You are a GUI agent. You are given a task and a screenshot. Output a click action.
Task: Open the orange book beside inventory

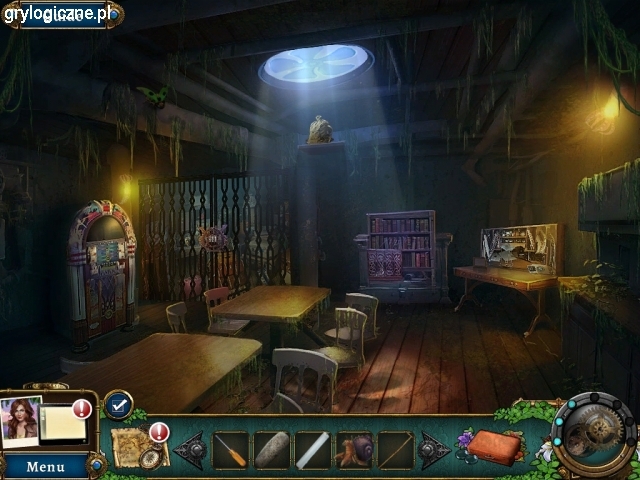coord(496,446)
